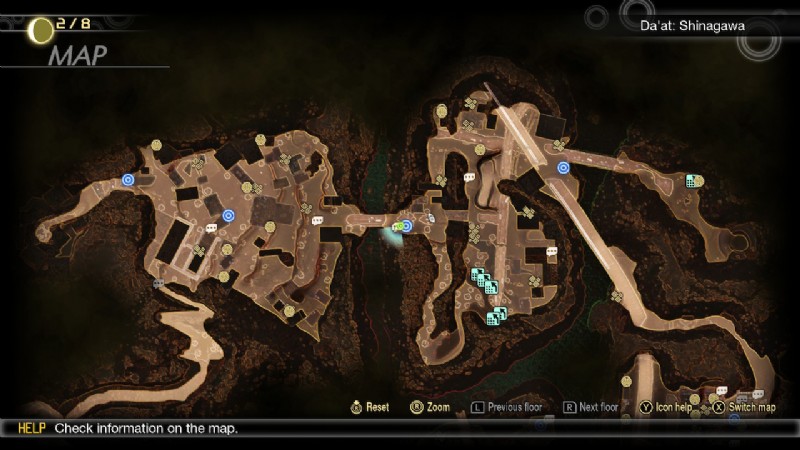Screen dimensions: 800x450
Task: Select the green player position marker
Action: 397,227
